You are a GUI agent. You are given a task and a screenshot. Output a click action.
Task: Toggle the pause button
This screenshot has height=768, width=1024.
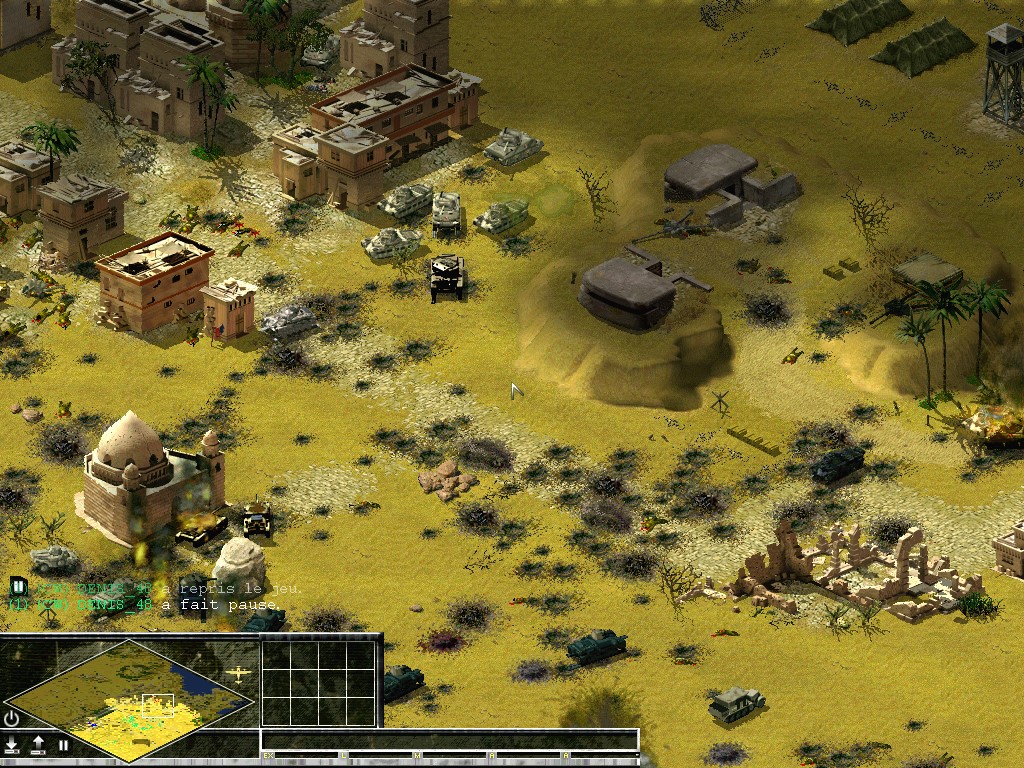[x=63, y=745]
